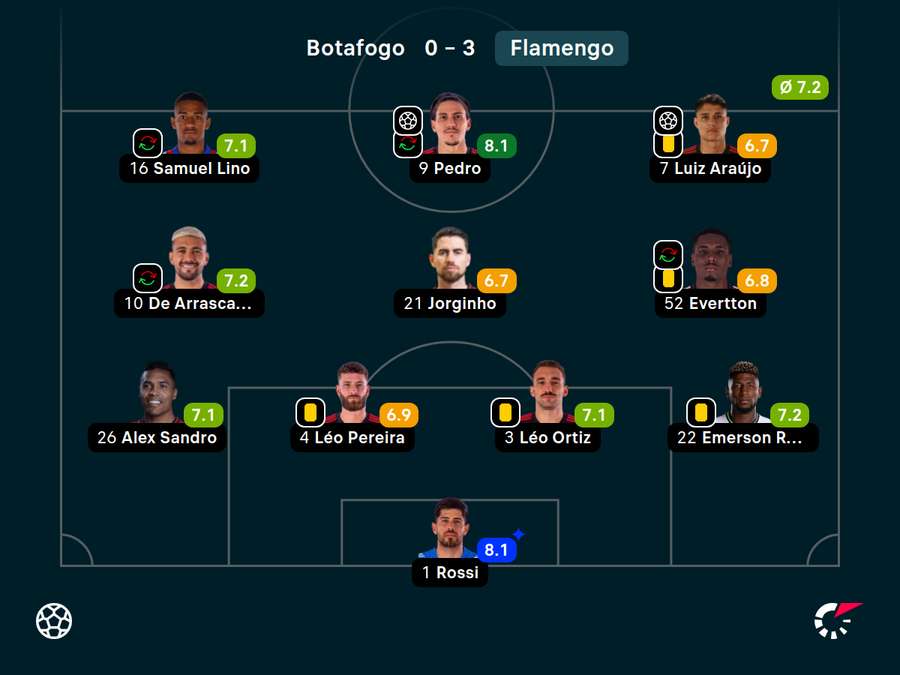Open De Arrascaeta's player profile
This screenshot has width=900, height=675.
pyautogui.click(x=189, y=259)
